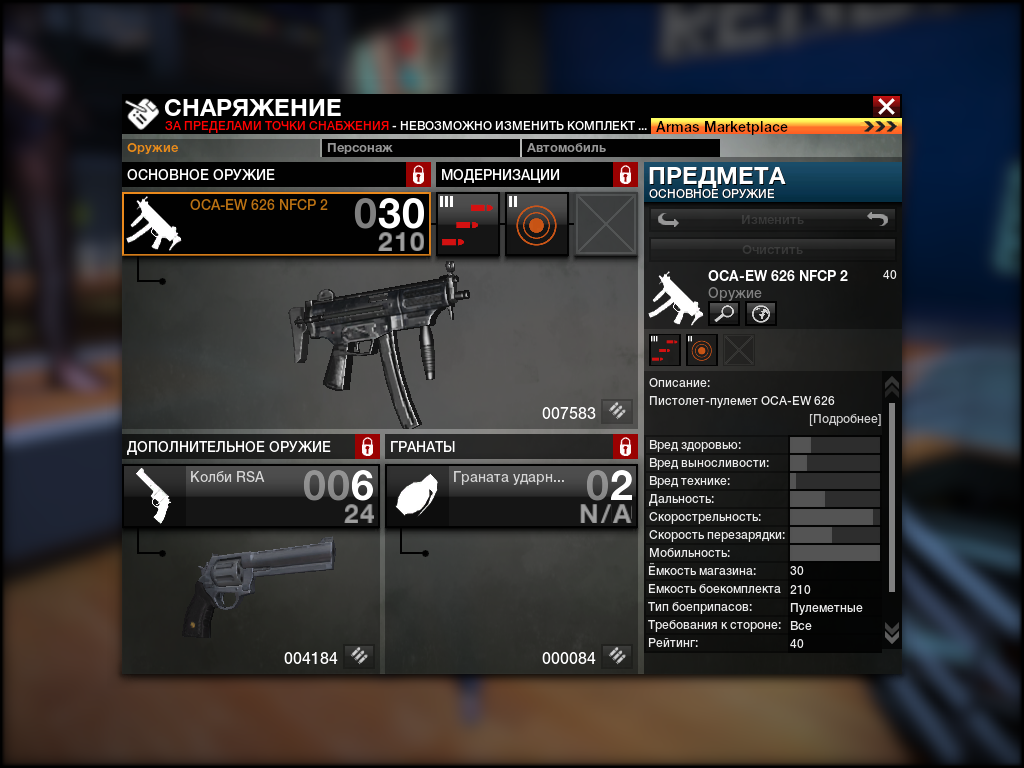Image resolution: width=1024 pixels, height=768 pixels.
Task: Switch to the Оружие tab
Action: (153, 148)
